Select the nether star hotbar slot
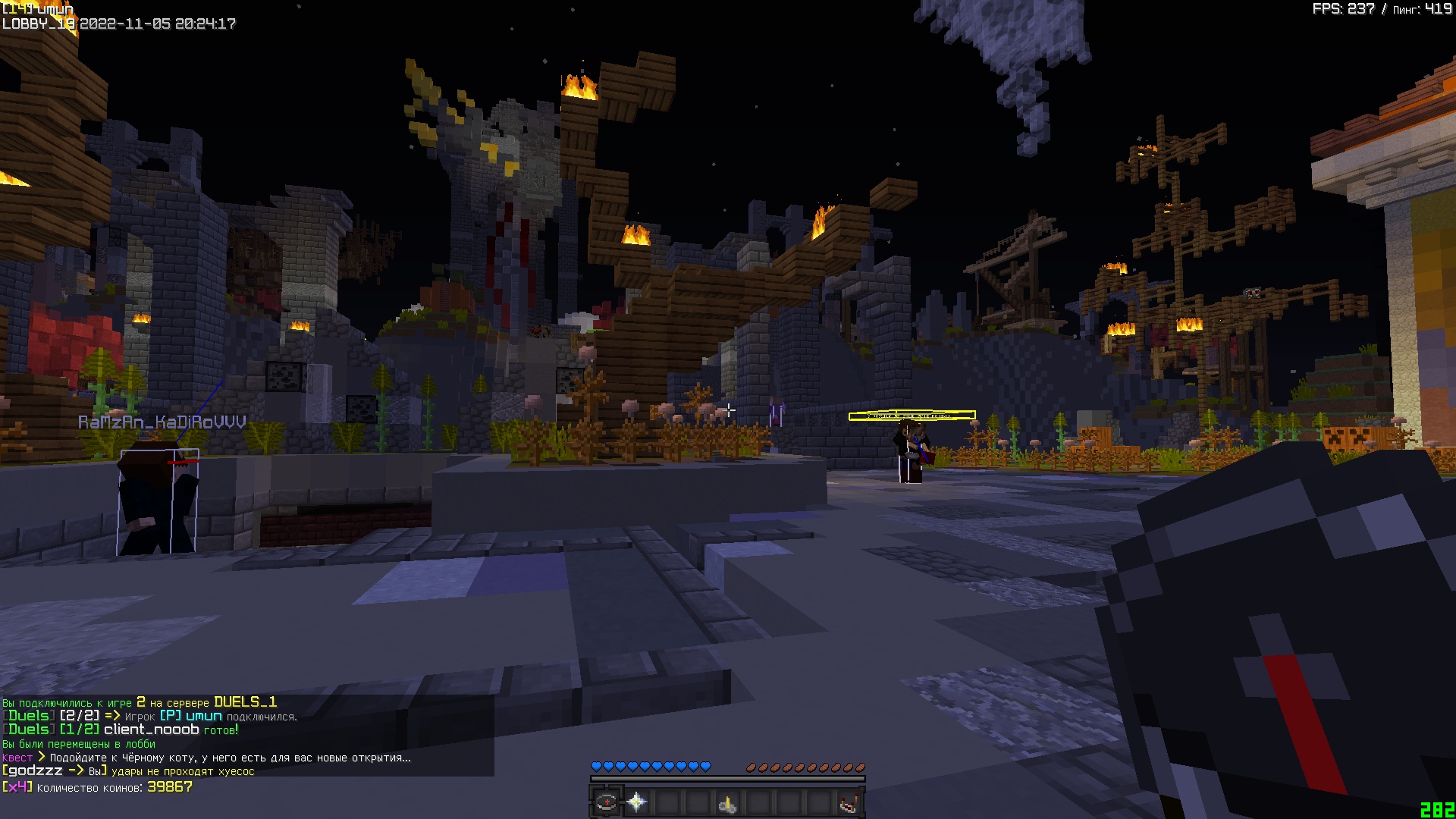Image resolution: width=1456 pixels, height=819 pixels. (637, 802)
